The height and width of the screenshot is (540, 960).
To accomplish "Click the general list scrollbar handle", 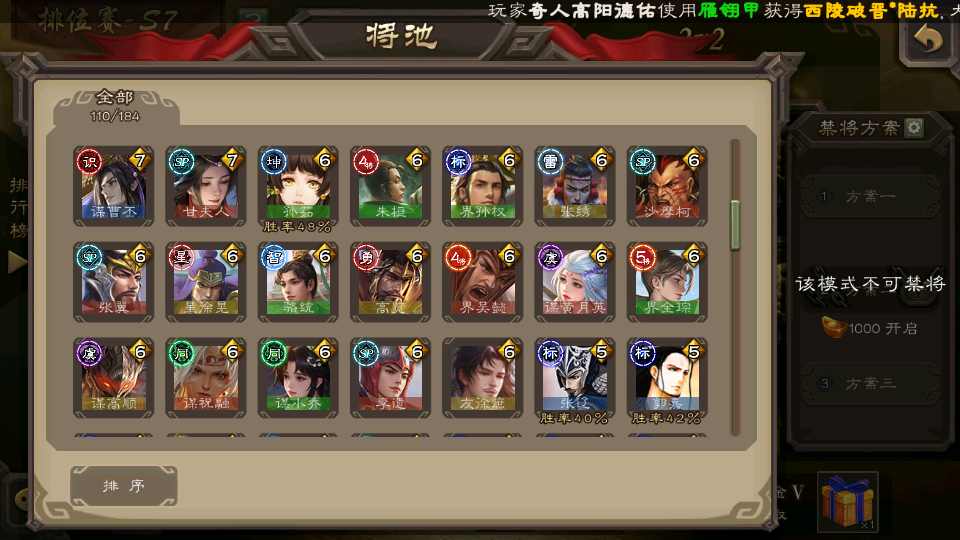I will coord(736,225).
